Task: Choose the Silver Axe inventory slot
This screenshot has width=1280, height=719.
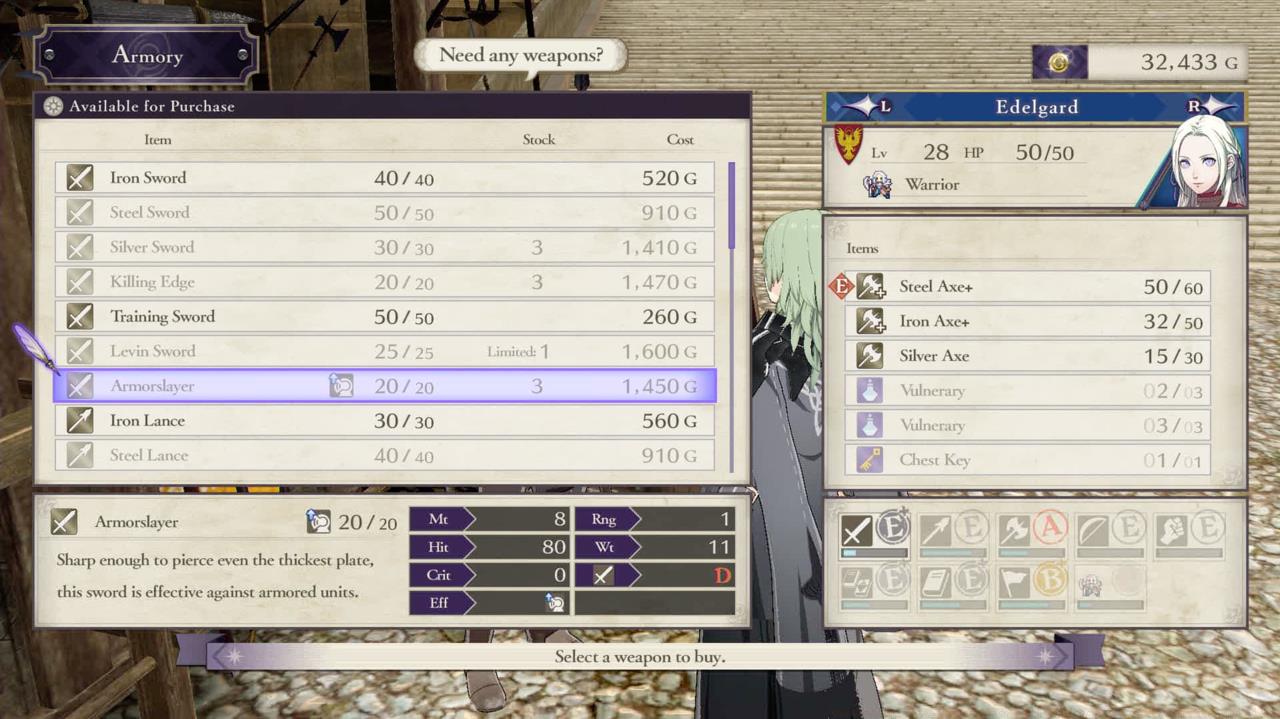Action: click(1032, 356)
